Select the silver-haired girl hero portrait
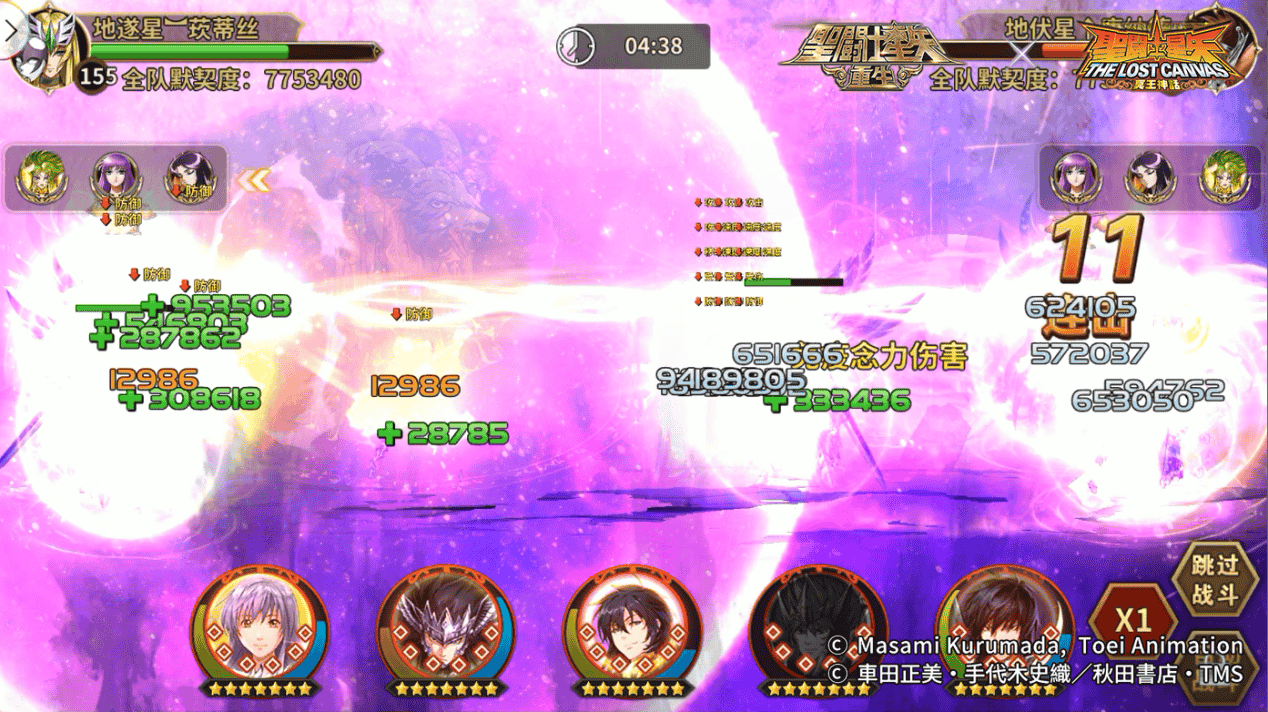This screenshot has width=1268, height=712. [x=259, y=630]
